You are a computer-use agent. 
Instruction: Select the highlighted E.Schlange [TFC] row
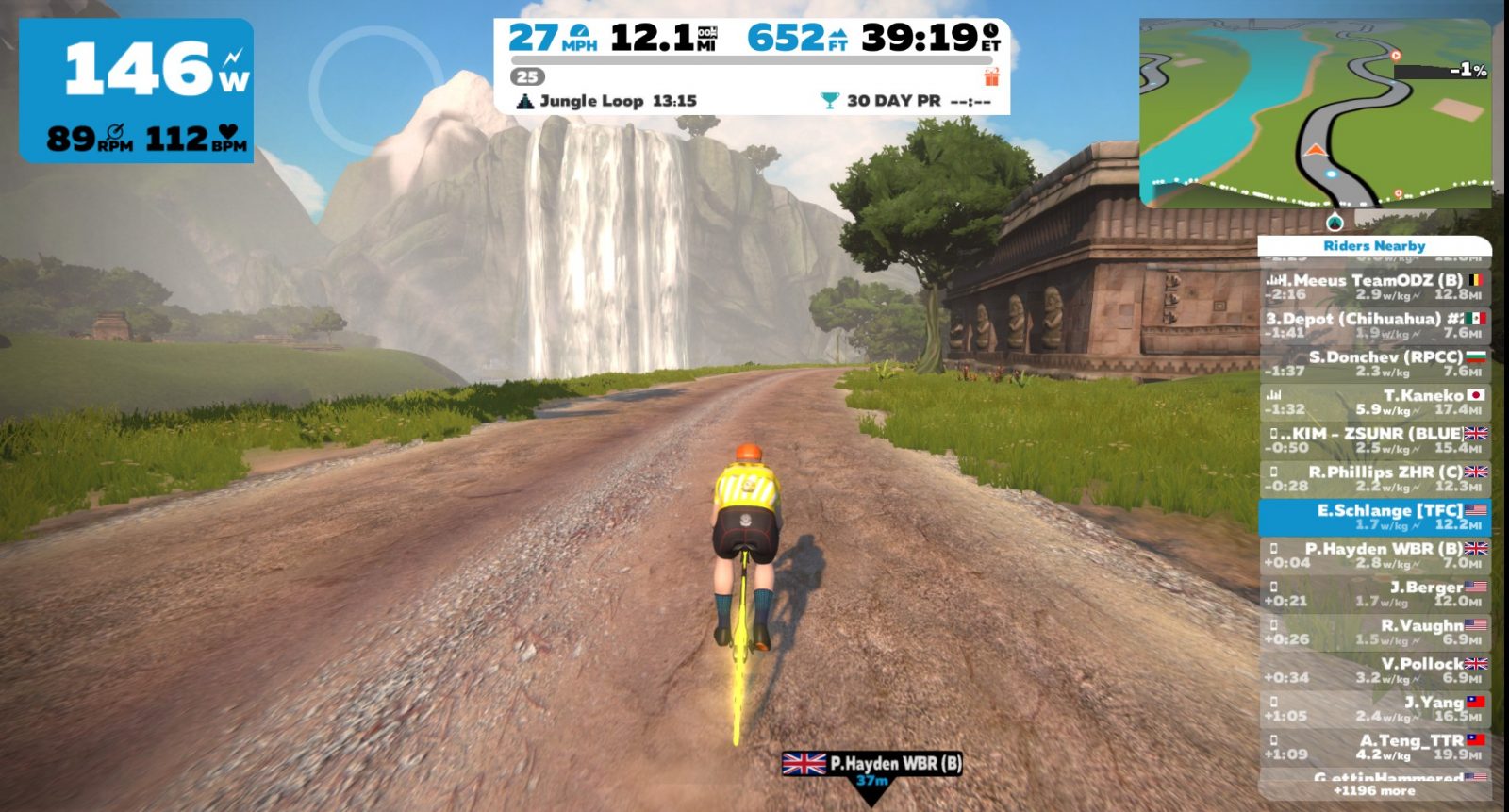tap(1374, 517)
